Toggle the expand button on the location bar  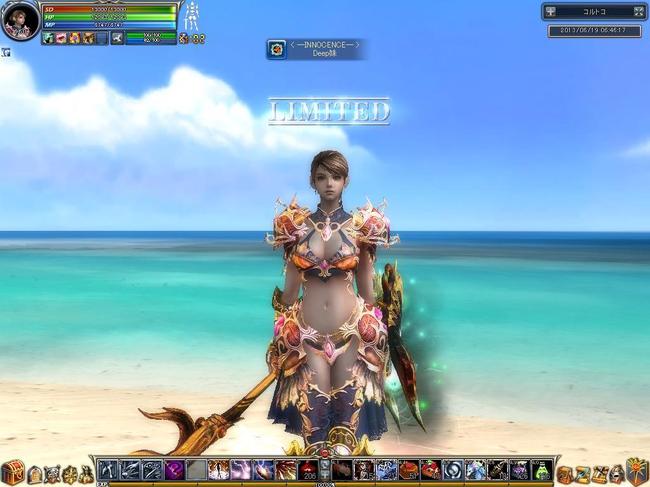(638, 12)
